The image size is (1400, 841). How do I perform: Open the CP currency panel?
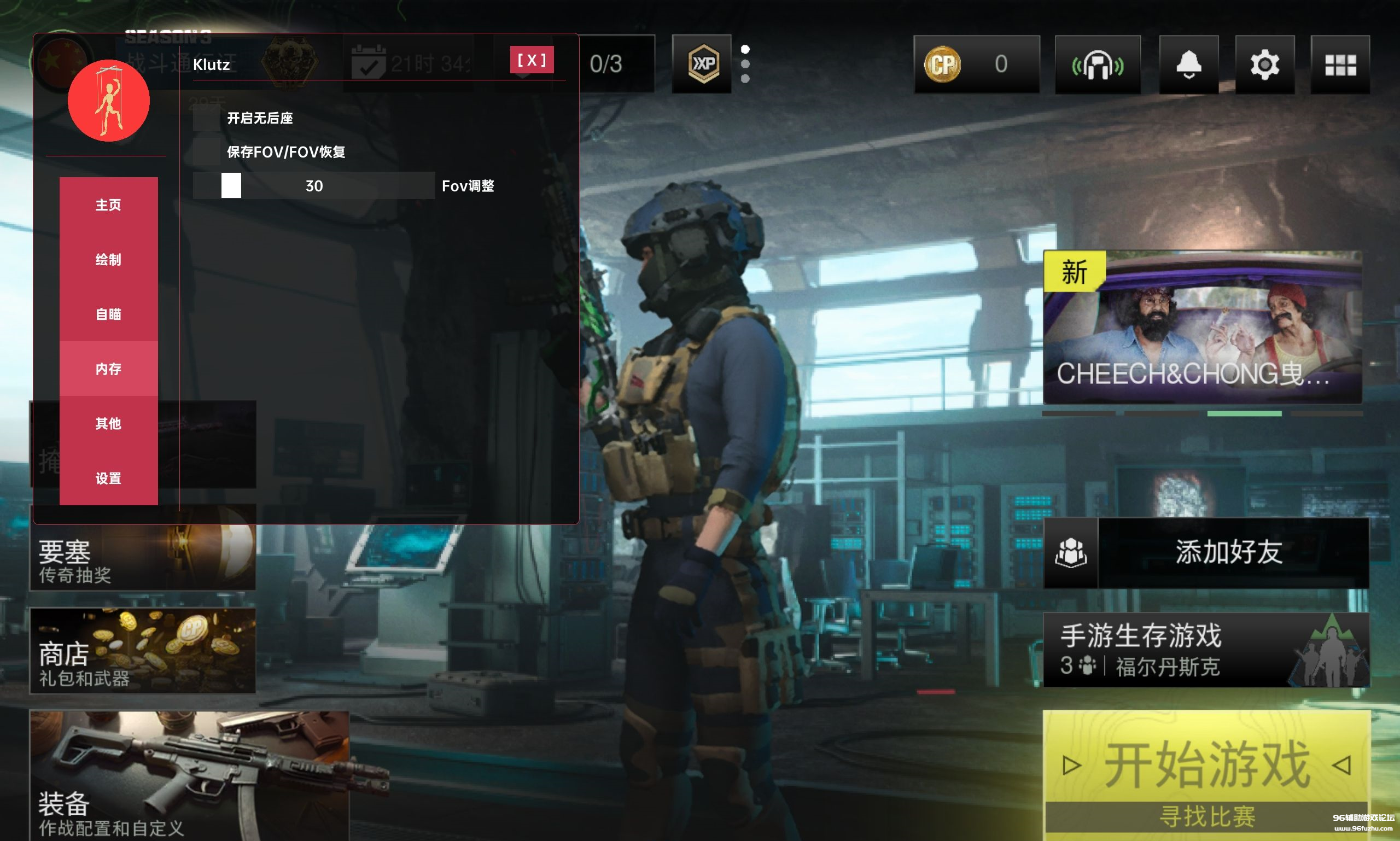[x=976, y=64]
